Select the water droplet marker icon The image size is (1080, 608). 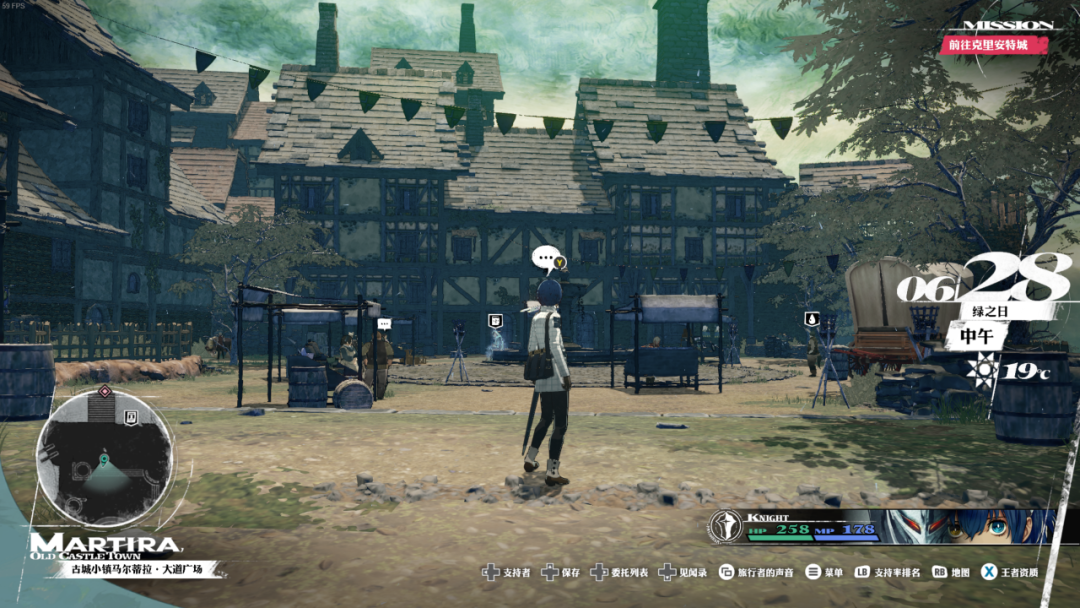[811, 319]
